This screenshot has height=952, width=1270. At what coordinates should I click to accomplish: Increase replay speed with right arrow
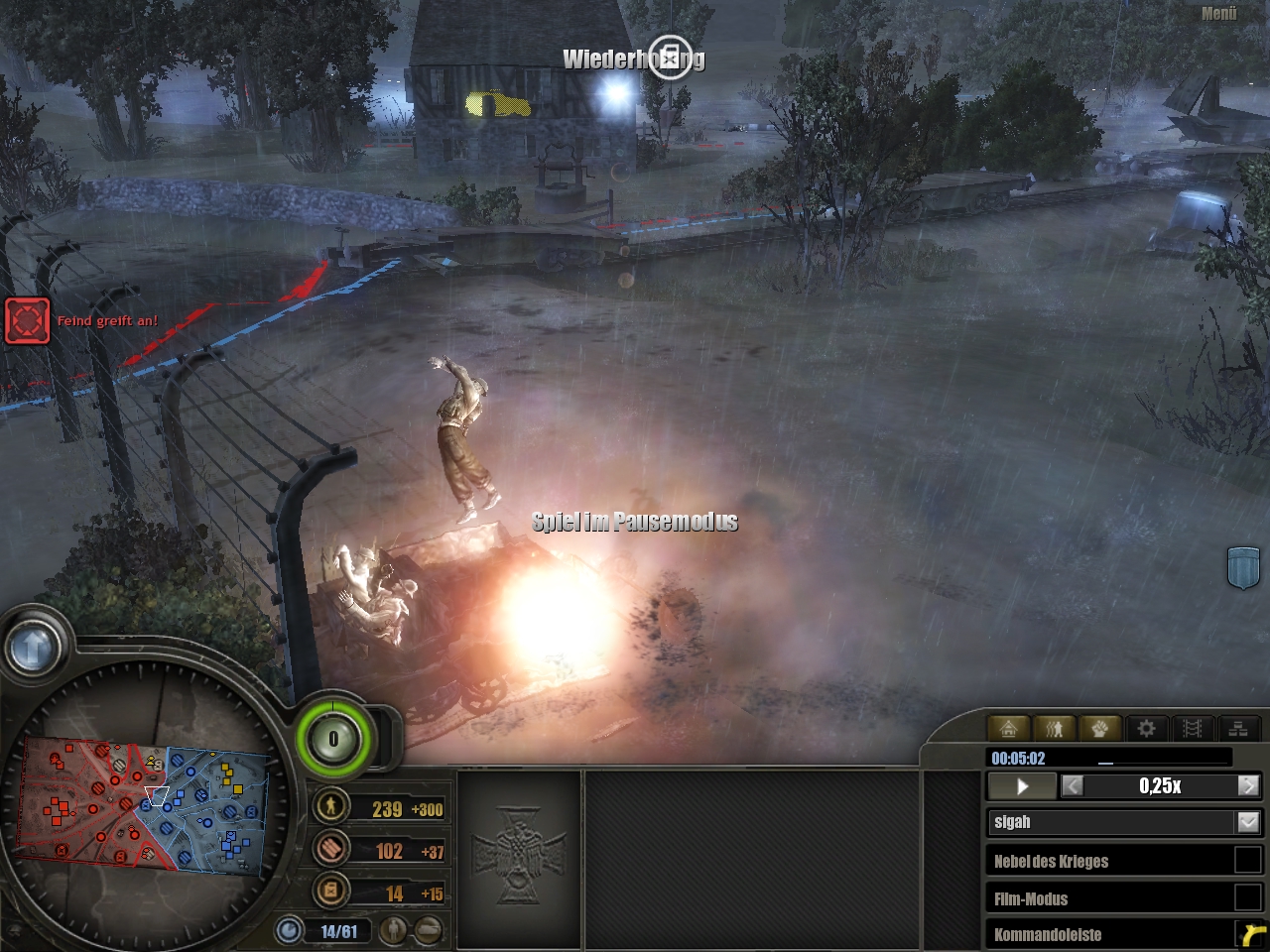coord(1248,786)
